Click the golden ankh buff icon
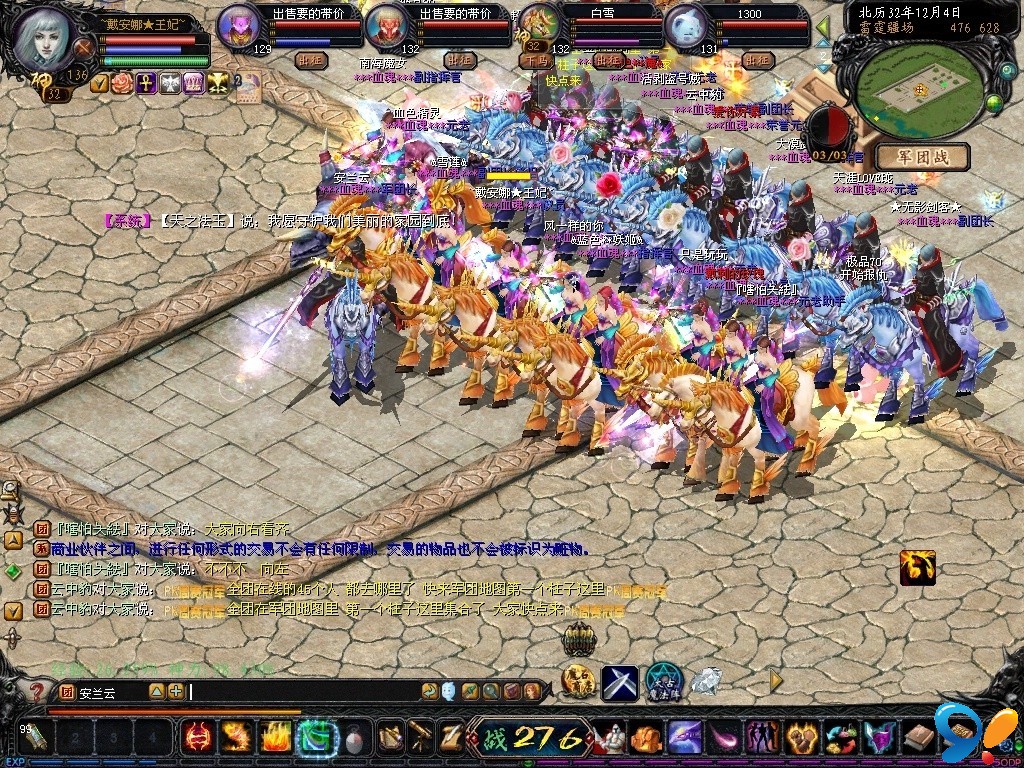The width and height of the screenshot is (1024, 768). point(146,83)
